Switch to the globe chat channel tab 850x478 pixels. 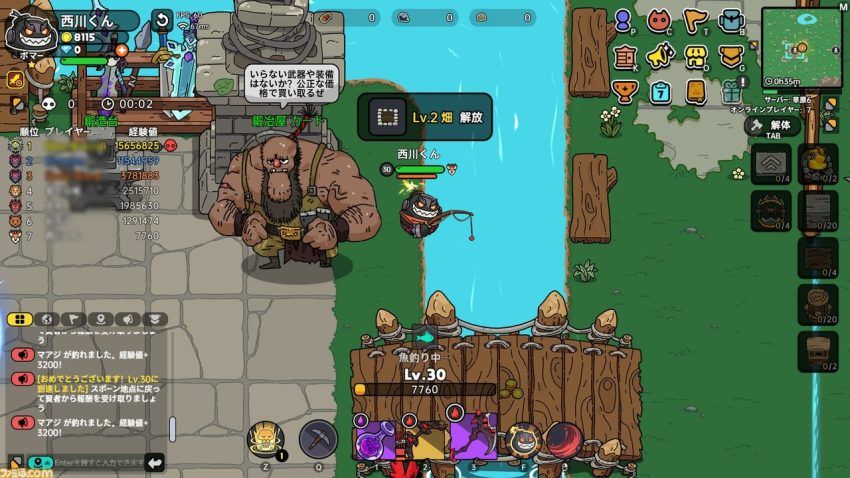46,319
